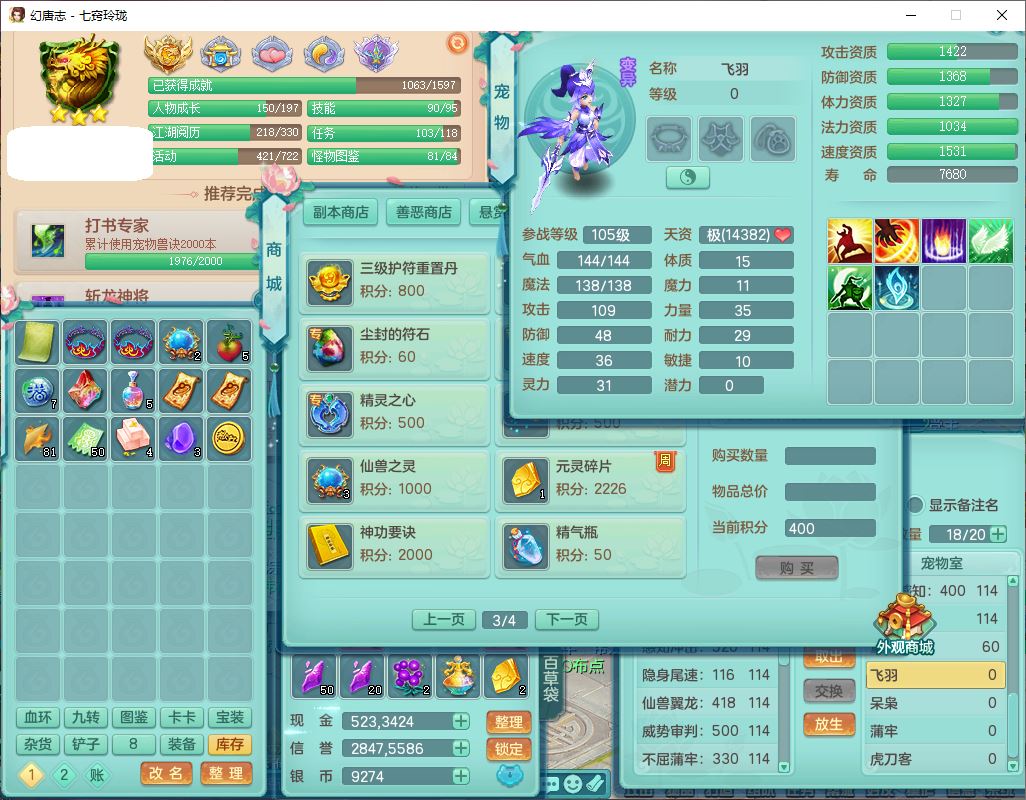
Task: Switch to the 副本商店 tab
Action: click(x=340, y=212)
